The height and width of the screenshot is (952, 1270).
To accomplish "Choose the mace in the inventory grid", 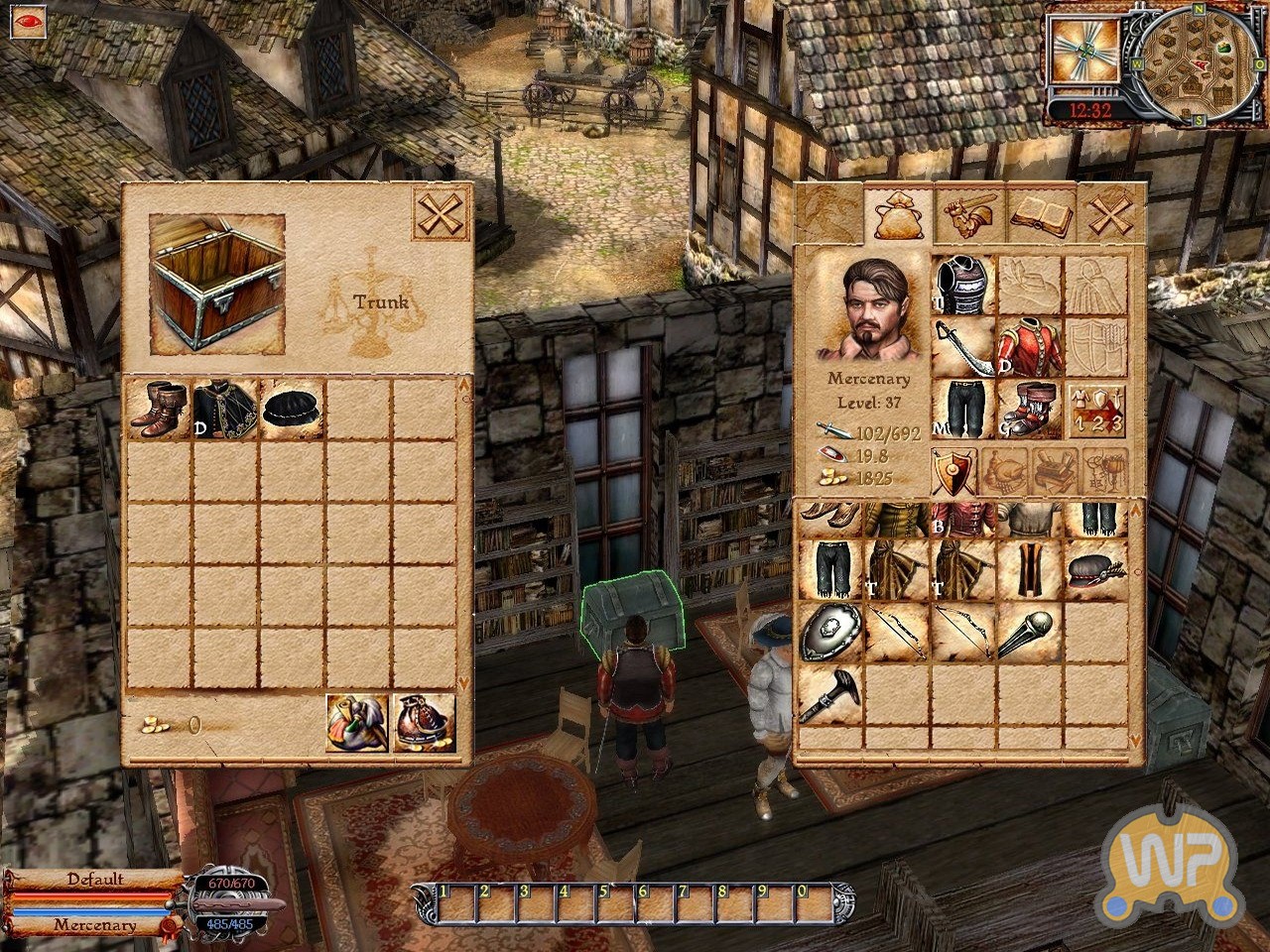I will click(1029, 631).
